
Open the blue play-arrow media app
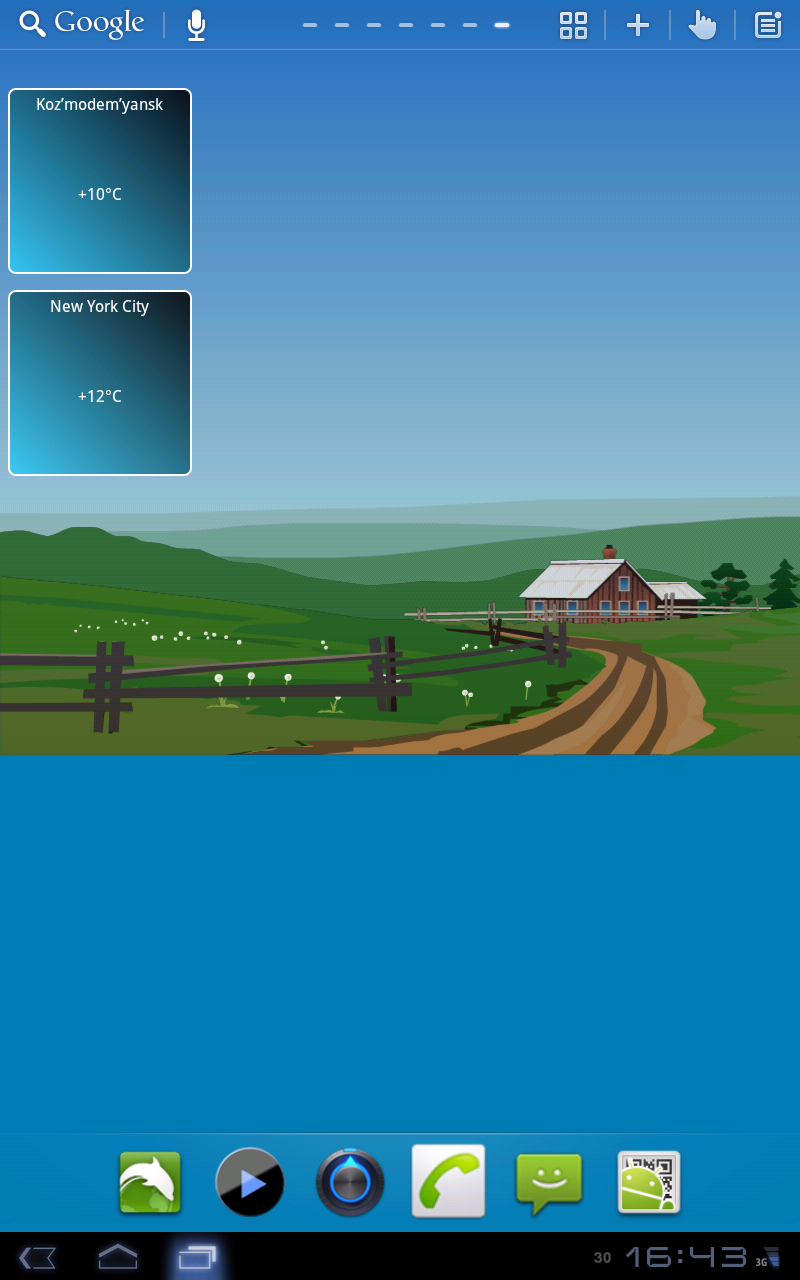click(250, 1182)
